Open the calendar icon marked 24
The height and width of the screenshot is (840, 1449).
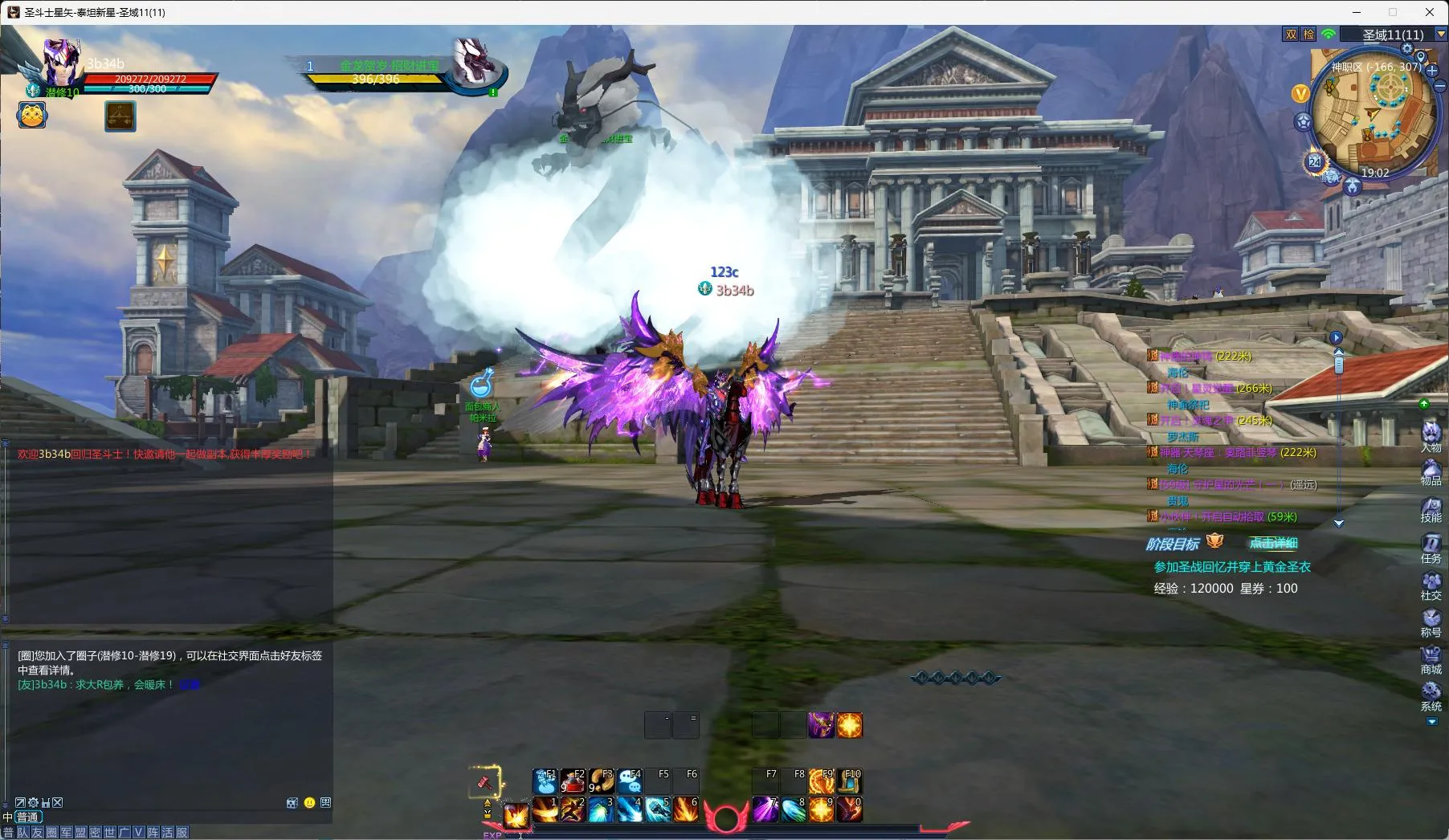pos(1314,162)
